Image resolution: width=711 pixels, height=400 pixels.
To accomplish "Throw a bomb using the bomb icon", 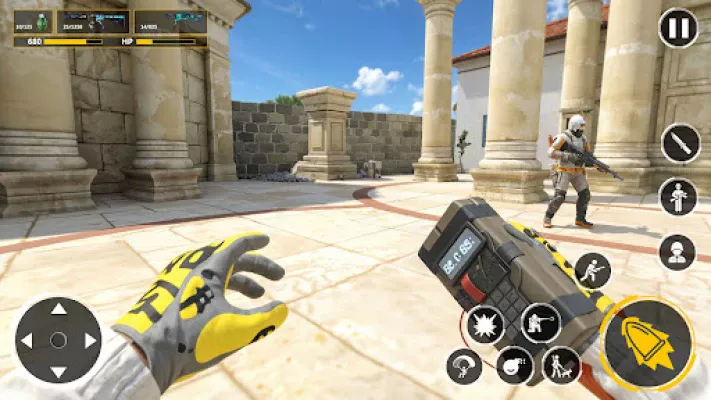I will pos(514,366).
